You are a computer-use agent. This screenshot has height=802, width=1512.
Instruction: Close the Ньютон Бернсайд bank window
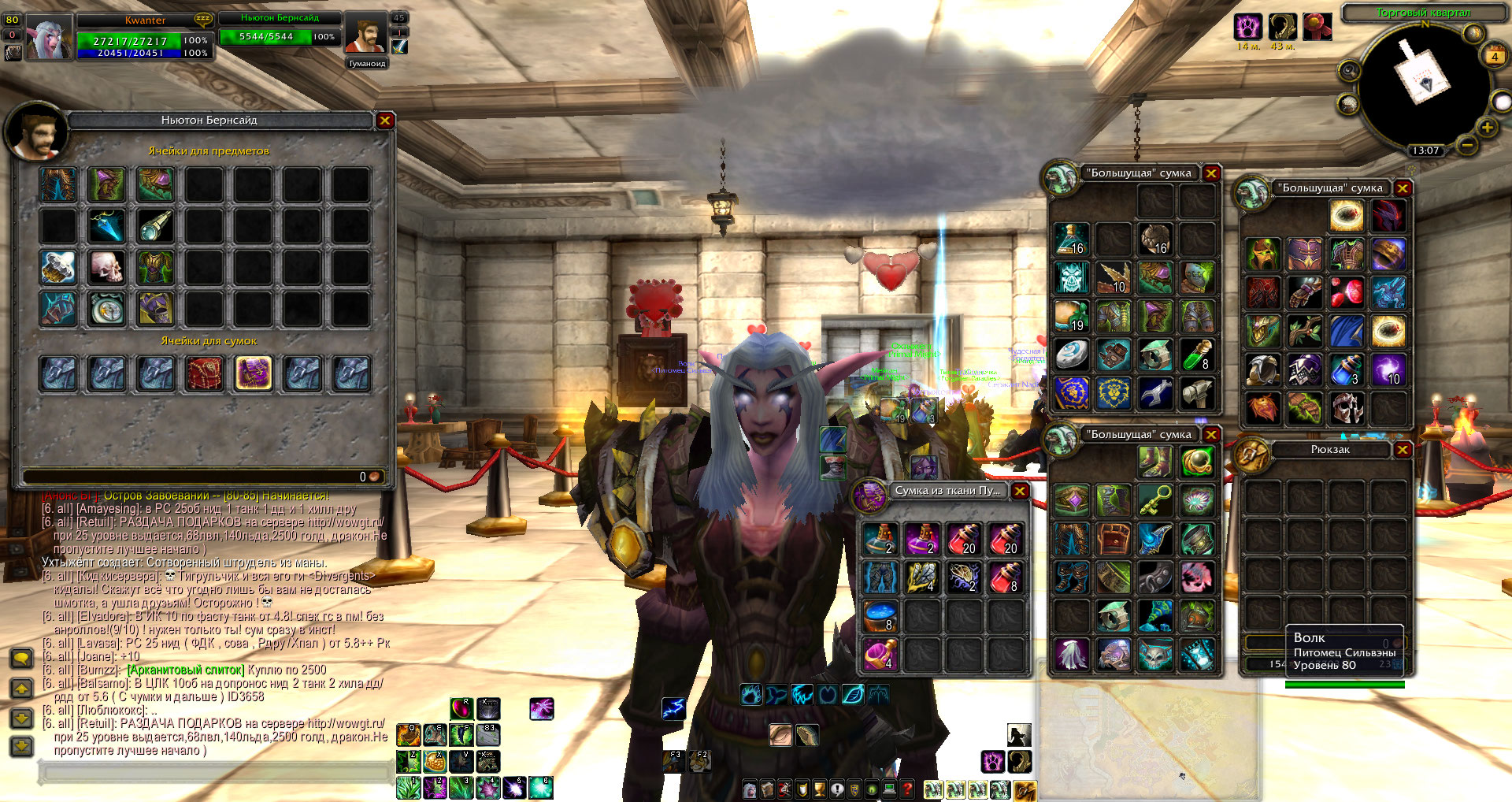tap(384, 121)
